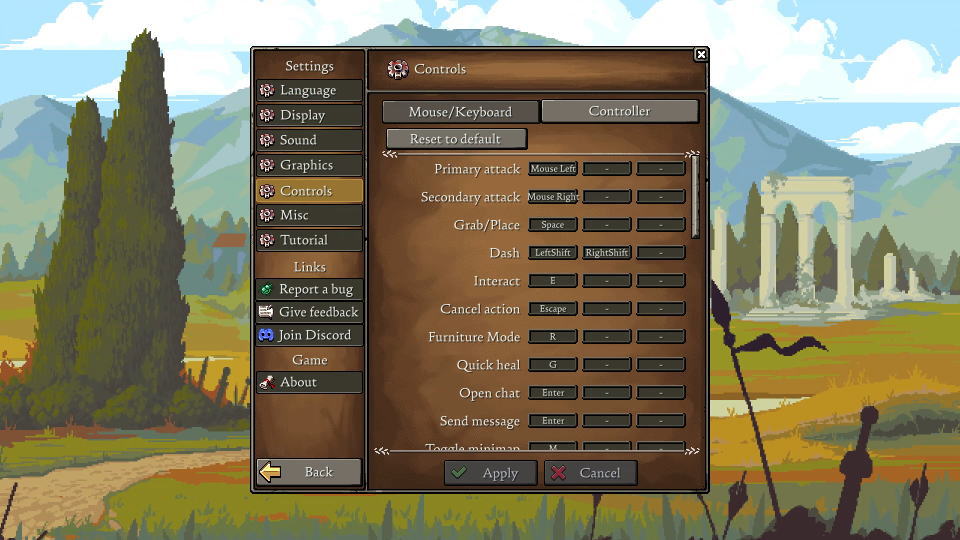Cancel the control changes
The width and height of the screenshot is (960, 540).
590,473
